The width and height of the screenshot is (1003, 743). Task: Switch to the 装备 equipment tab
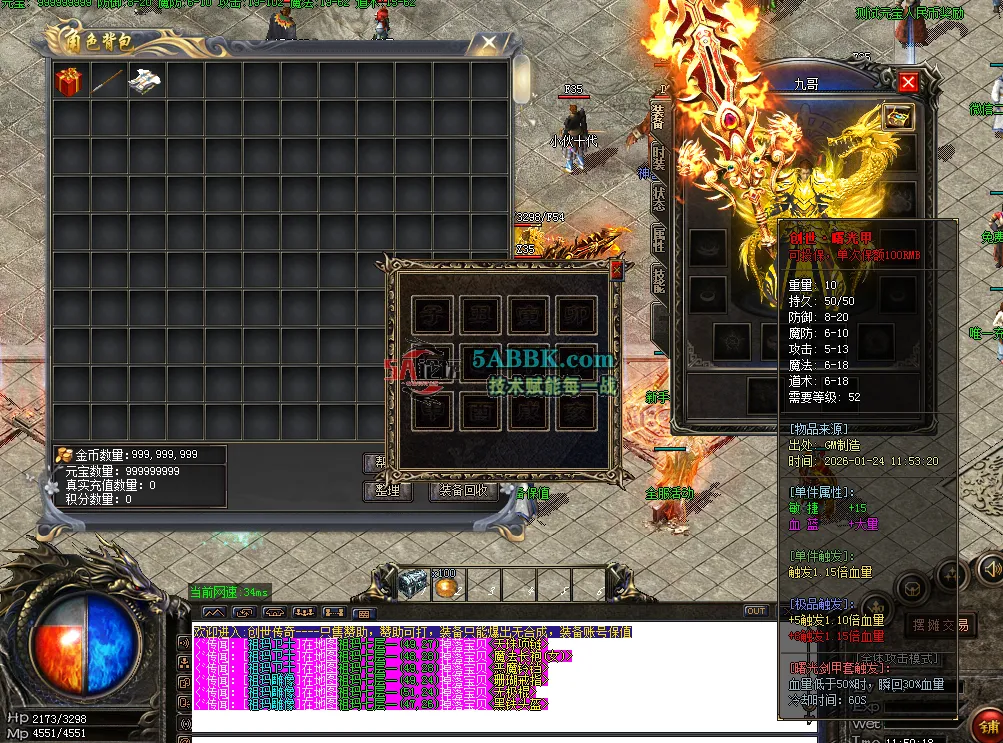[658, 116]
